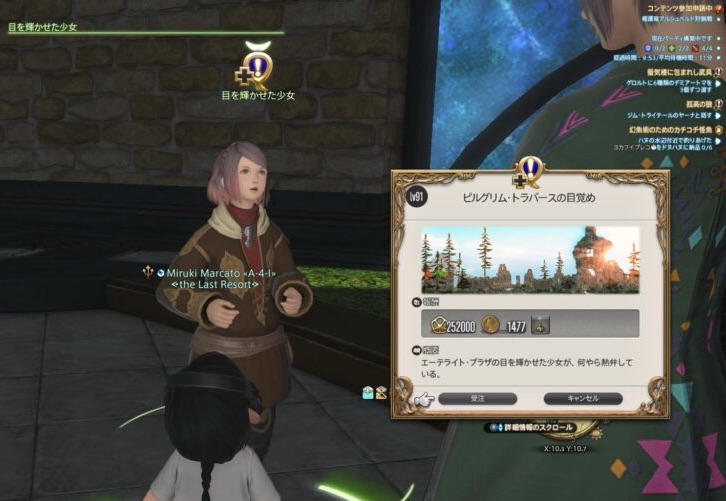Viewport: 726px width, 501px height.
Task: Cancel the quest offer with キャンセル
Action: pyautogui.click(x=582, y=398)
